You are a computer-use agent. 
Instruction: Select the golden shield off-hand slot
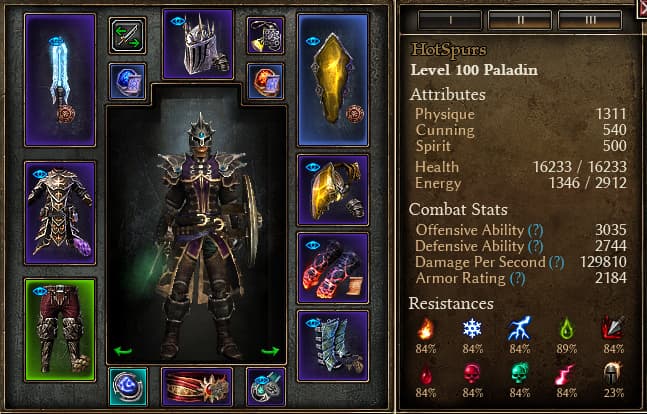332,79
